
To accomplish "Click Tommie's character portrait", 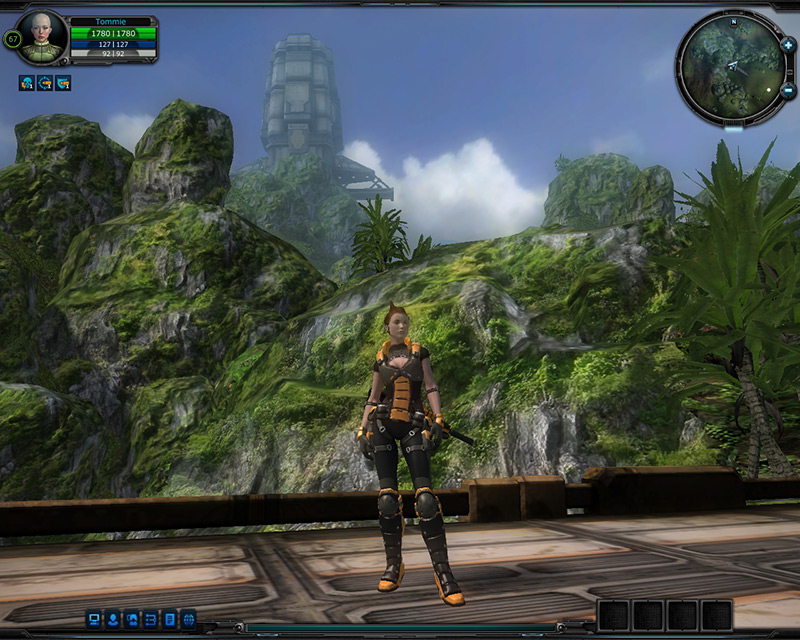I will click(x=43, y=36).
